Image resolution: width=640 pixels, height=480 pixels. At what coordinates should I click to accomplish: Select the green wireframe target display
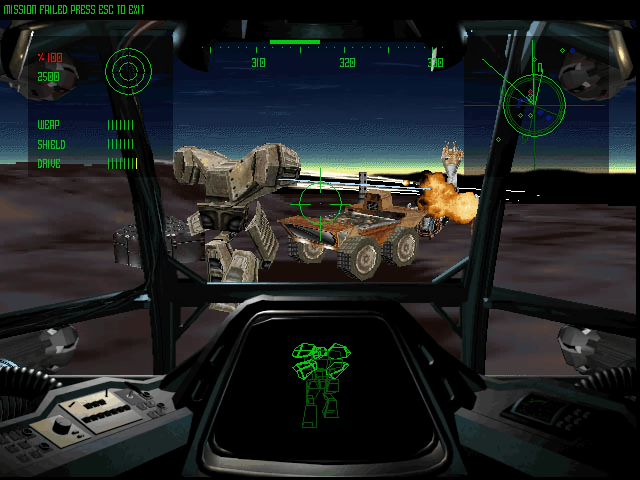(317, 380)
